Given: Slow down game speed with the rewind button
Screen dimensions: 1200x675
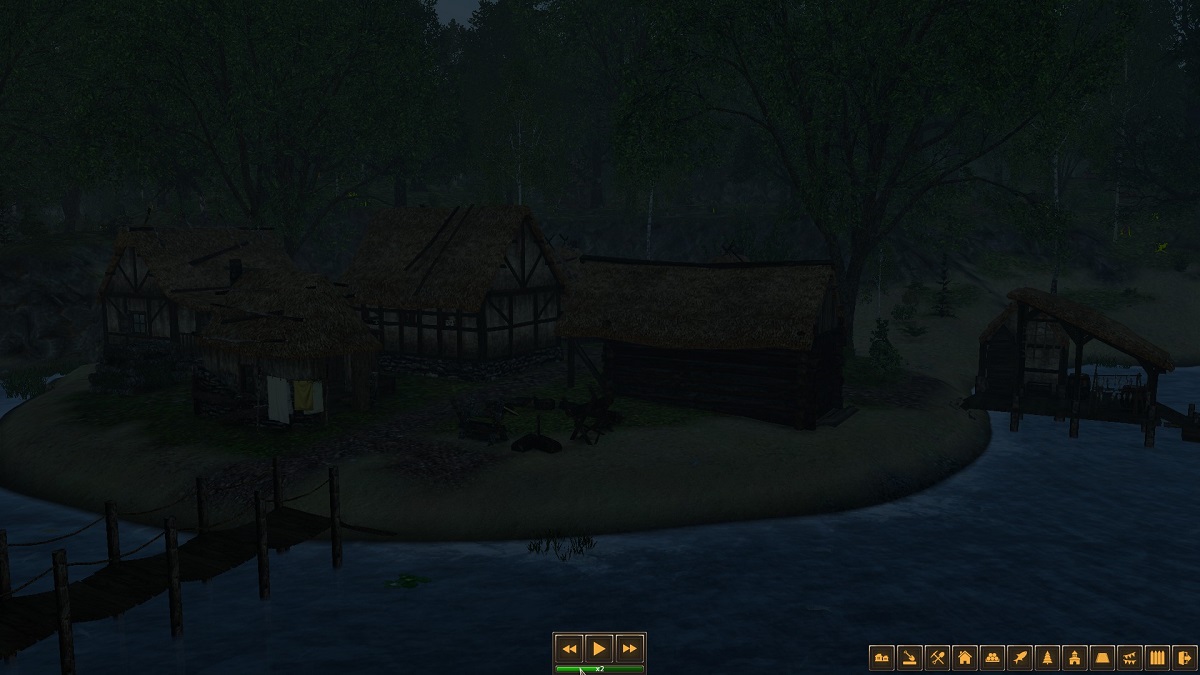Looking at the screenshot, I should point(569,648).
